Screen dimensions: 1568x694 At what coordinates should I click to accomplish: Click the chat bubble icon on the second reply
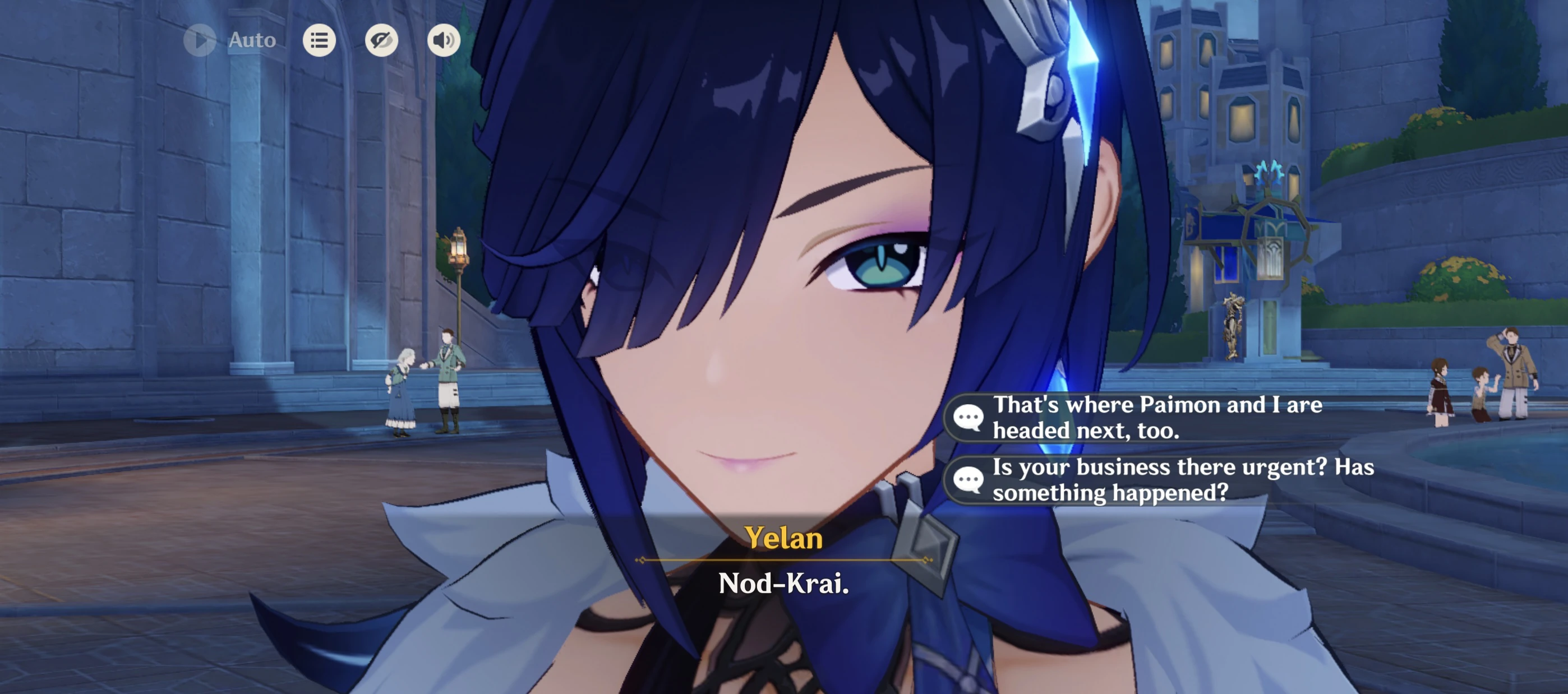pyautogui.click(x=968, y=480)
